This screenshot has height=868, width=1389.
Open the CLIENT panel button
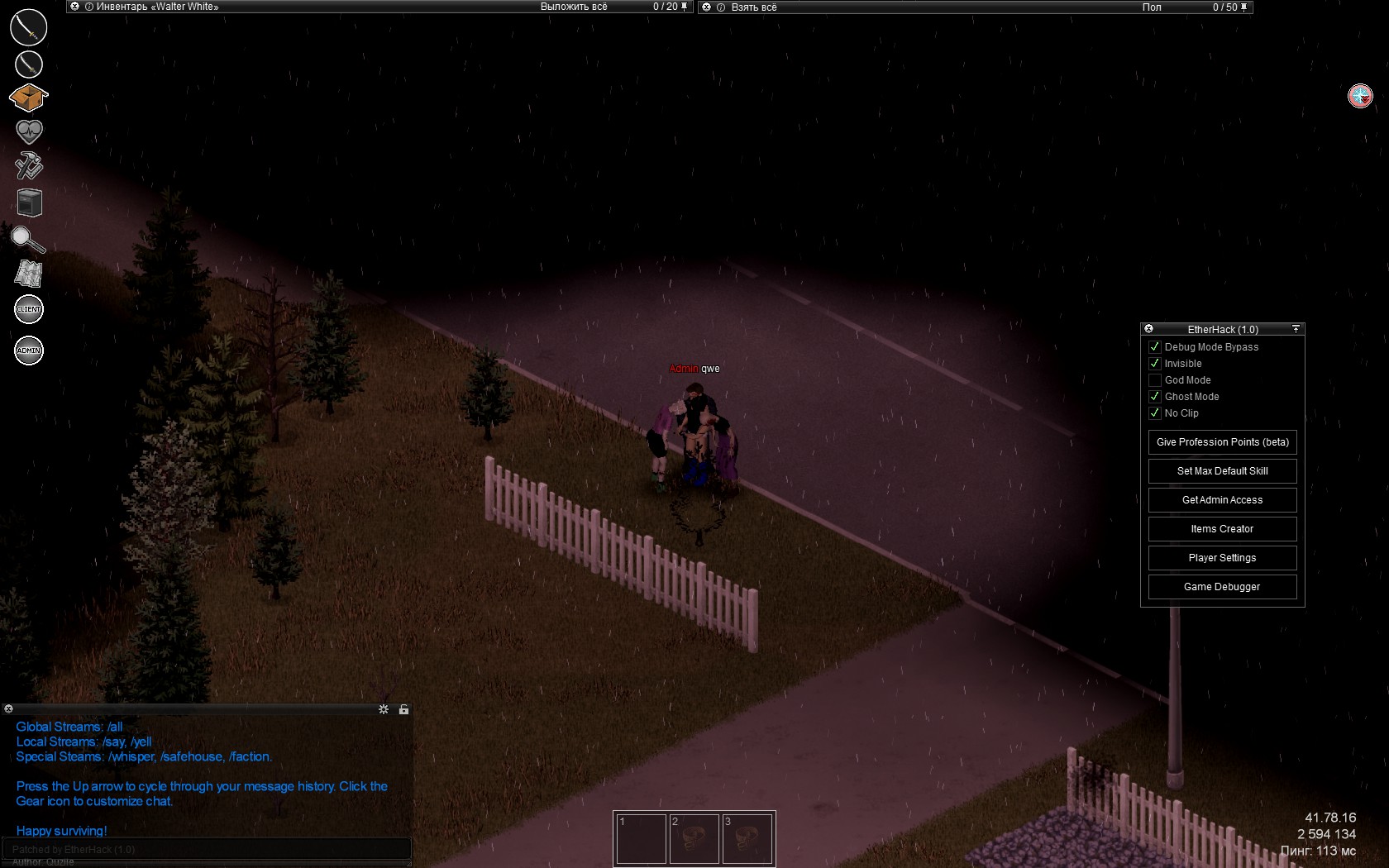tap(29, 310)
